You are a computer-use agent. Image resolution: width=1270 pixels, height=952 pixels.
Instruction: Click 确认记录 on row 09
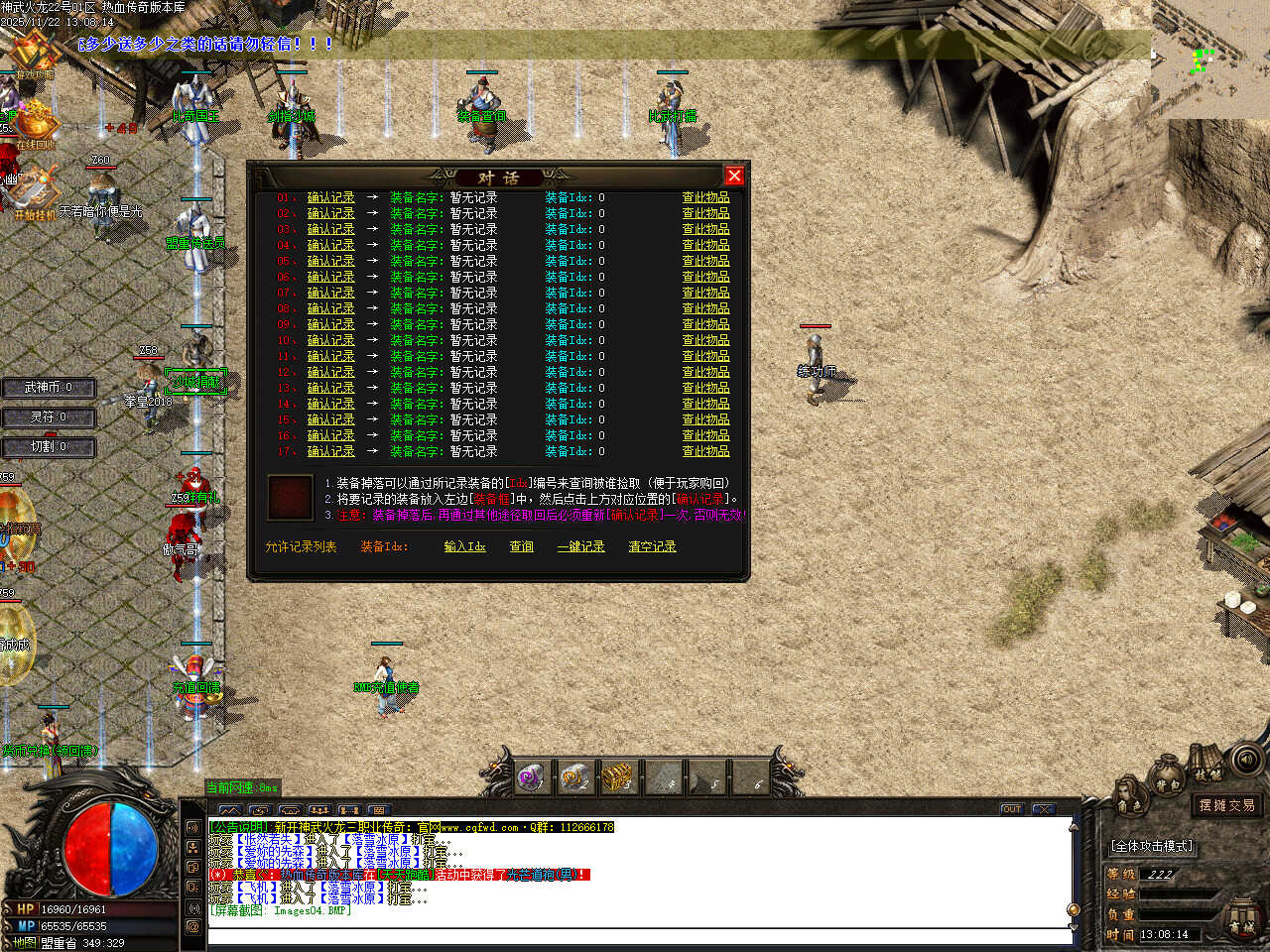[x=330, y=324]
